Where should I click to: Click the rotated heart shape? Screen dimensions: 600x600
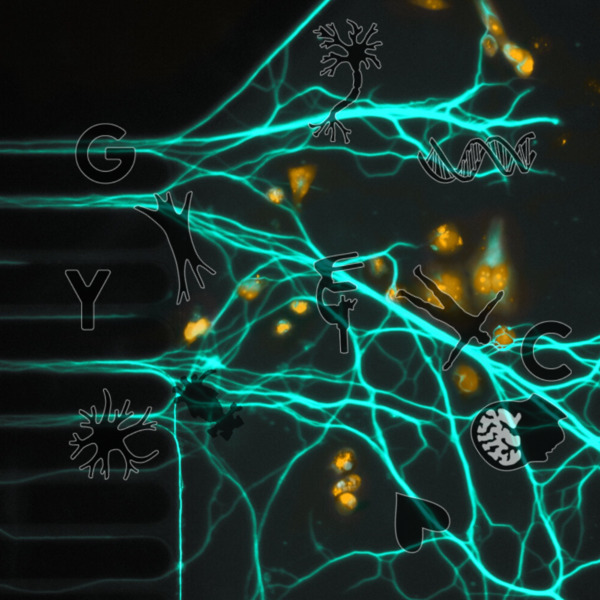[420, 521]
